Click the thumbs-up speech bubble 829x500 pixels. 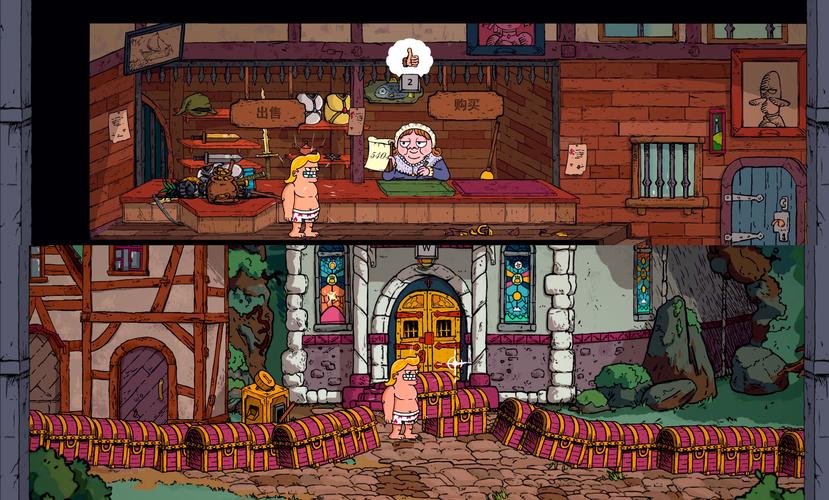pos(408,54)
